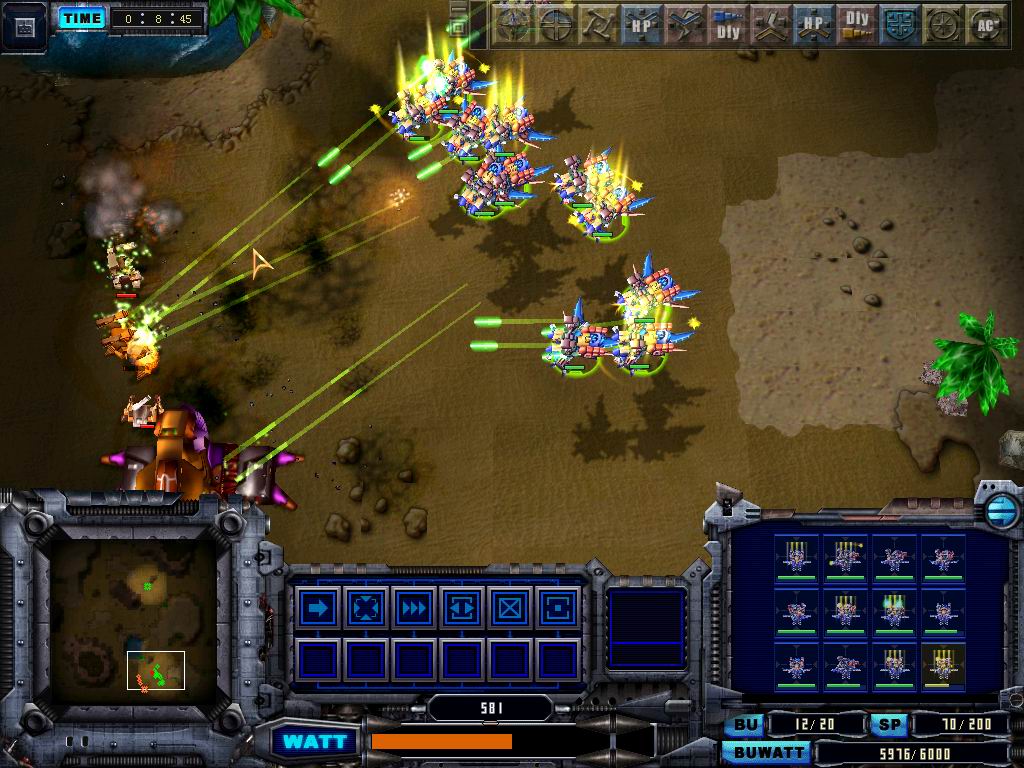
Task: Choose the AC upgrade icon
Action: (986, 24)
